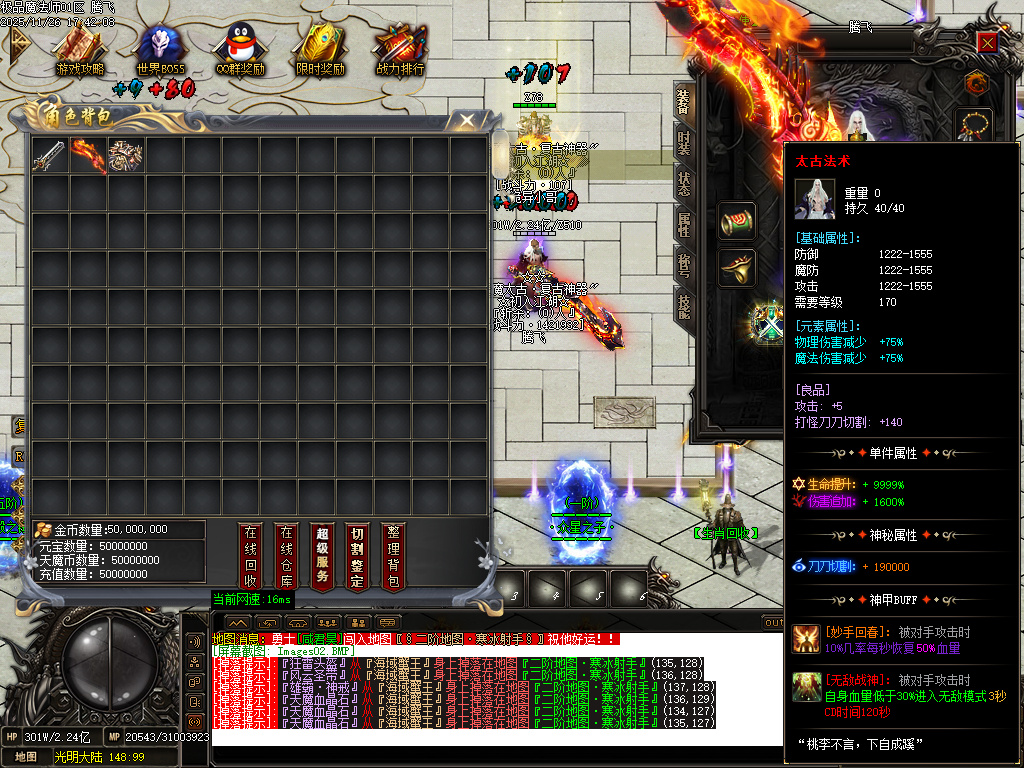The width and height of the screenshot is (1024, 768).
Task: Open the 限时奖励 golden feather icon
Action: (x=320, y=49)
